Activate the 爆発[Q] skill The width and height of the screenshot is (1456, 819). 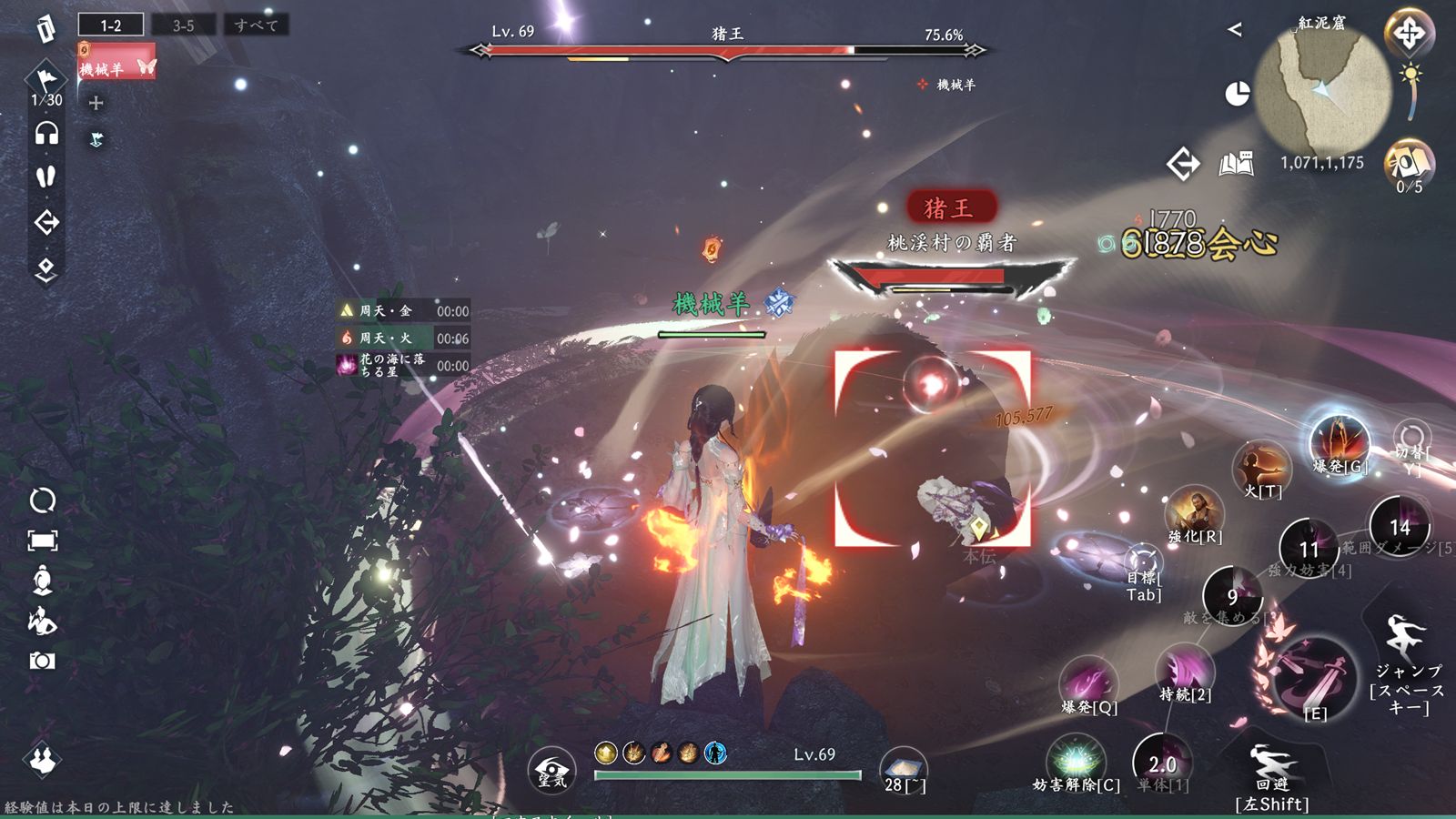1087,682
